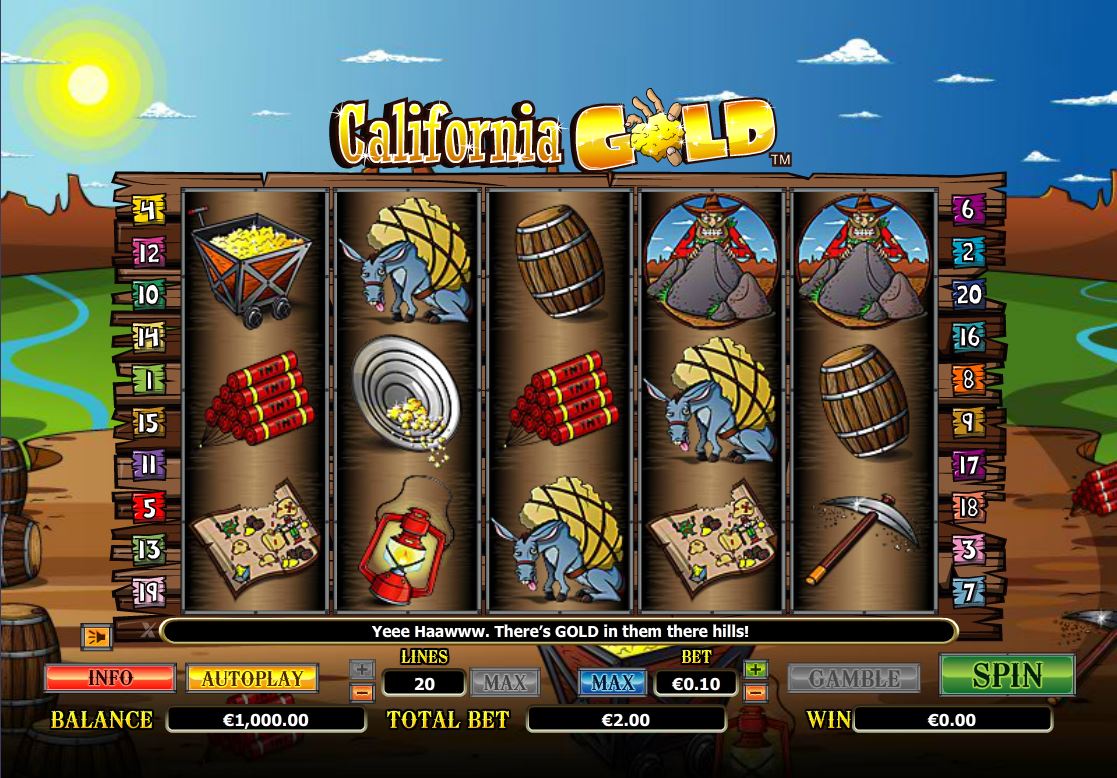Spin the reels with the green SPIN button
This screenshot has height=778, width=1117.
click(1007, 675)
